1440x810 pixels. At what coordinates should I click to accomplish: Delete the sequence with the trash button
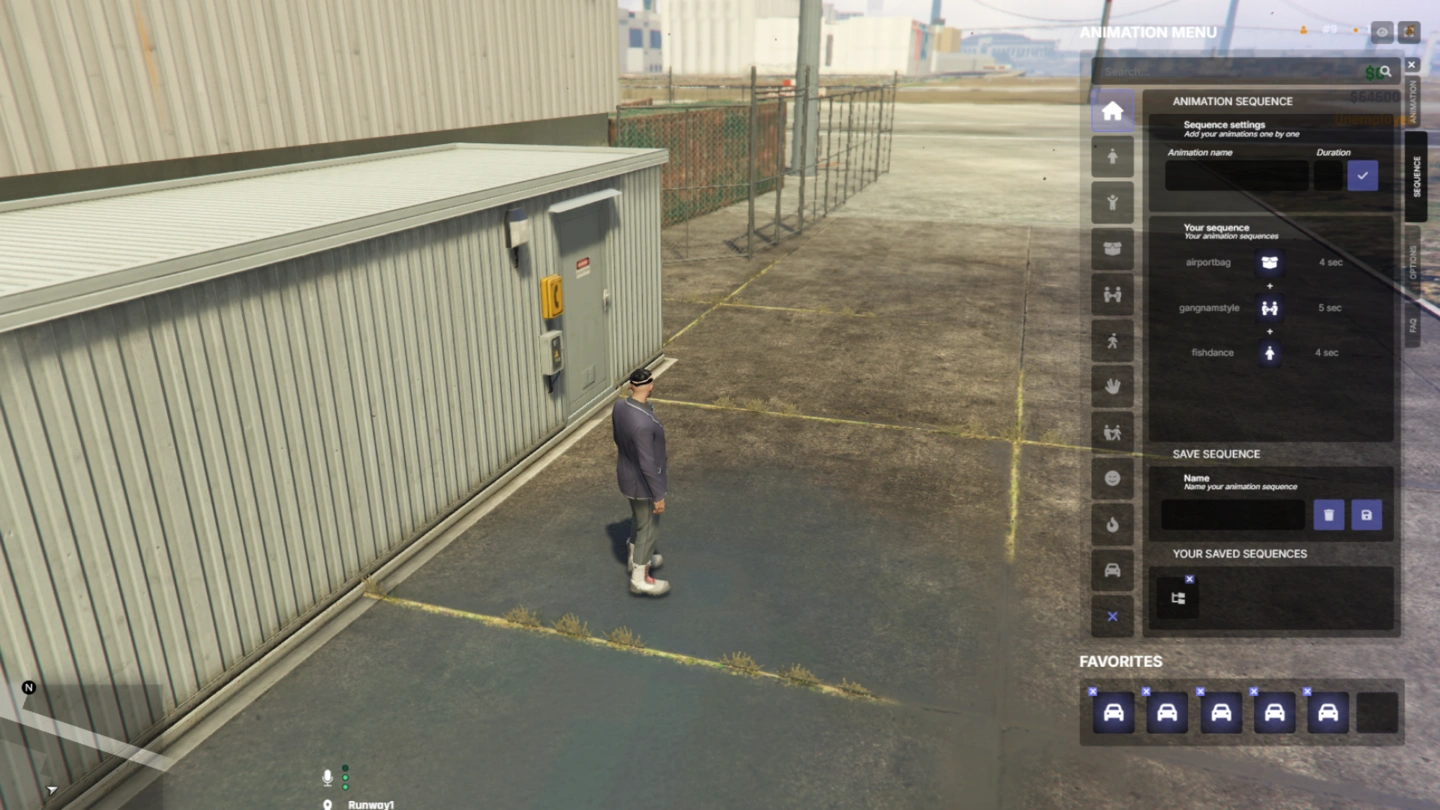coord(1328,515)
